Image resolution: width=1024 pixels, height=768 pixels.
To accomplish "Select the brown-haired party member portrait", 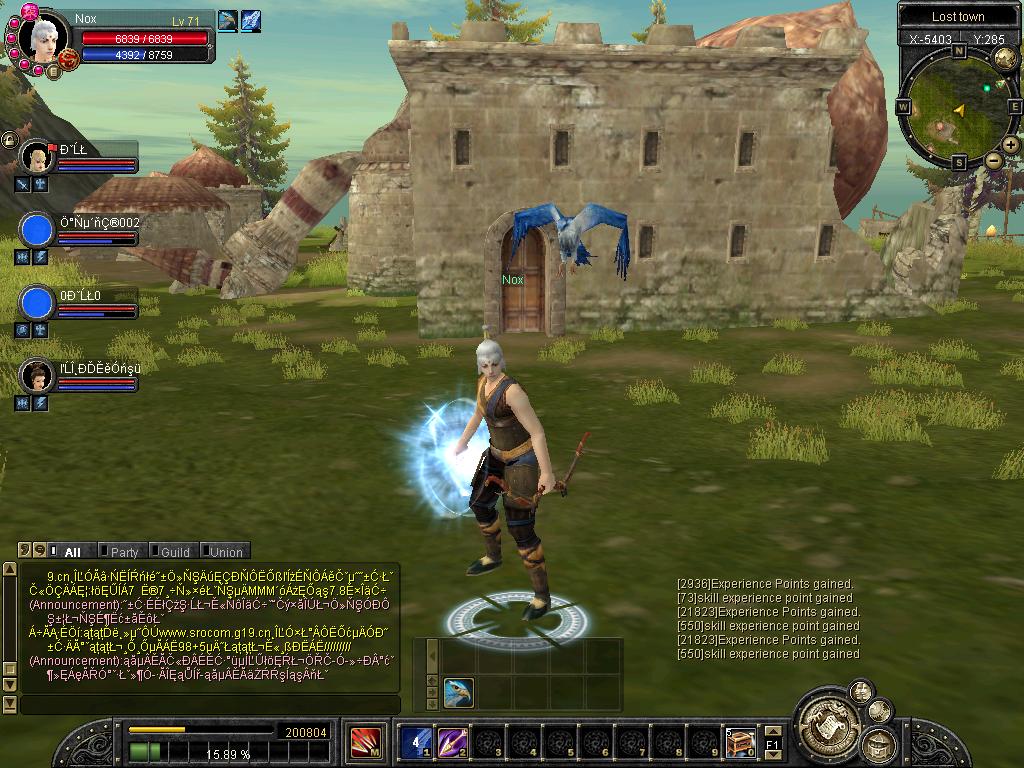I will (37, 376).
